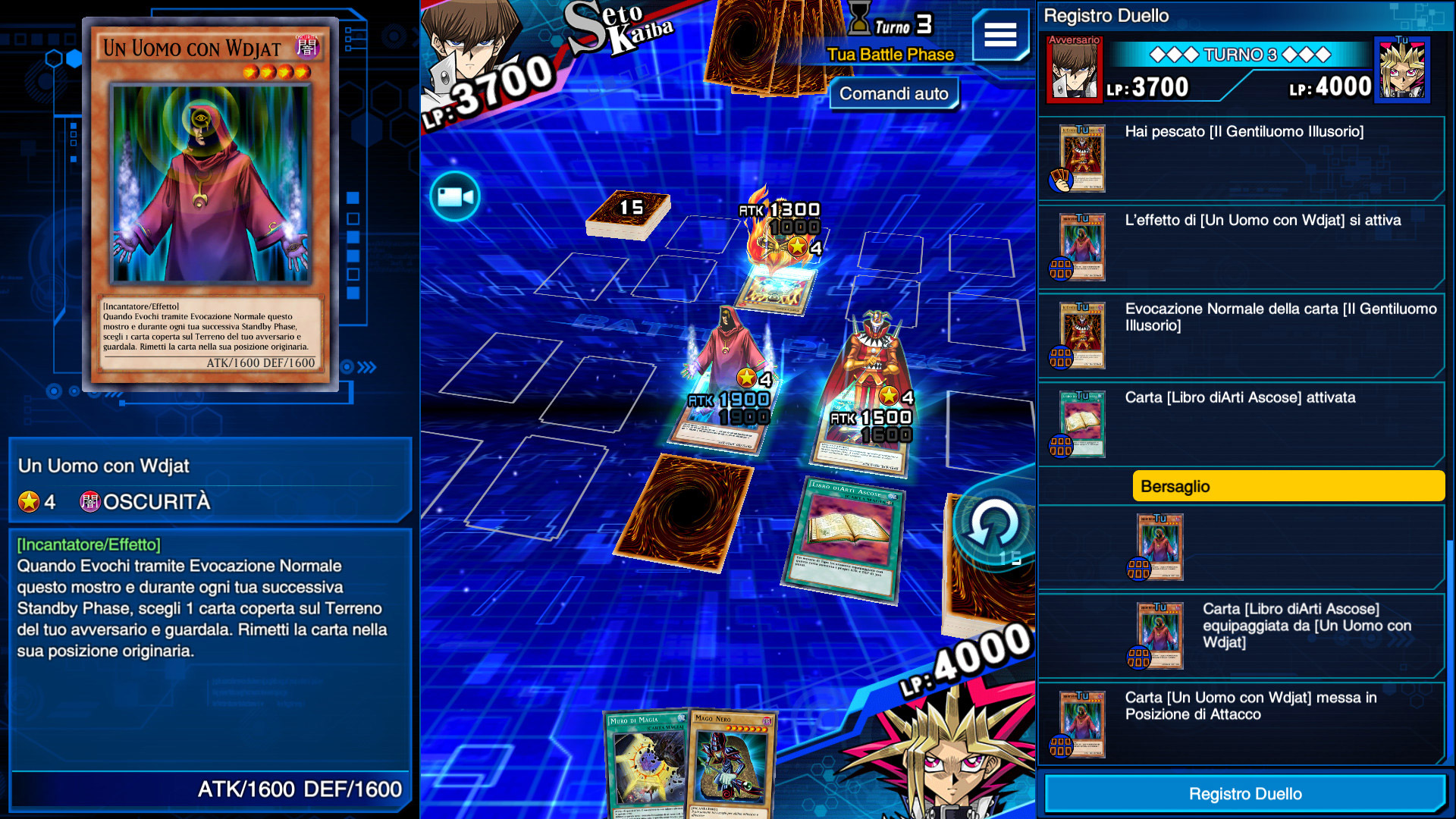Image resolution: width=1456 pixels, height=819 pixels.
Task: Toggle the Comandi auto button
Action: (x=893, y=94)
